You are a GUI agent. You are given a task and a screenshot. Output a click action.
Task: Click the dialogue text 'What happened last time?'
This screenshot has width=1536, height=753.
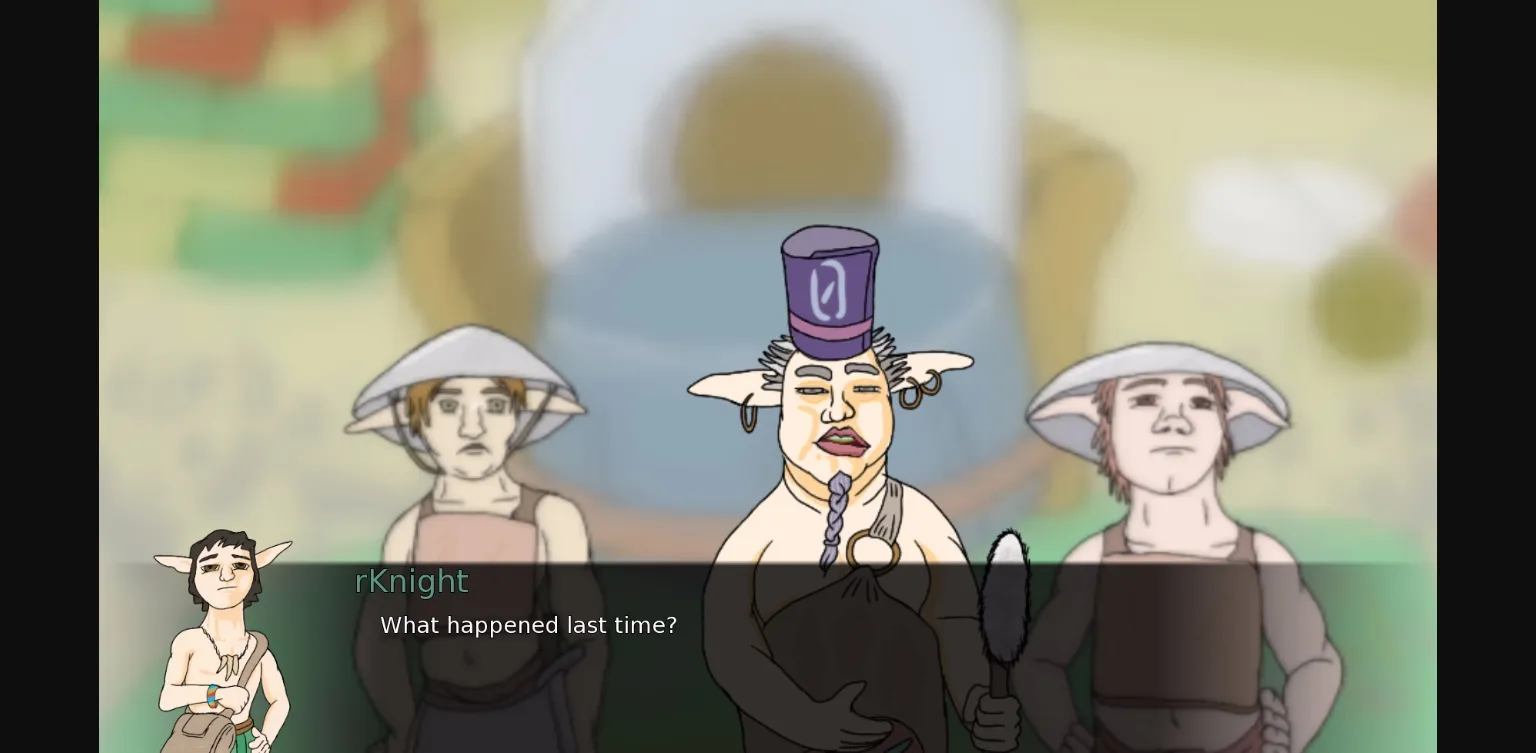(528, 625)
